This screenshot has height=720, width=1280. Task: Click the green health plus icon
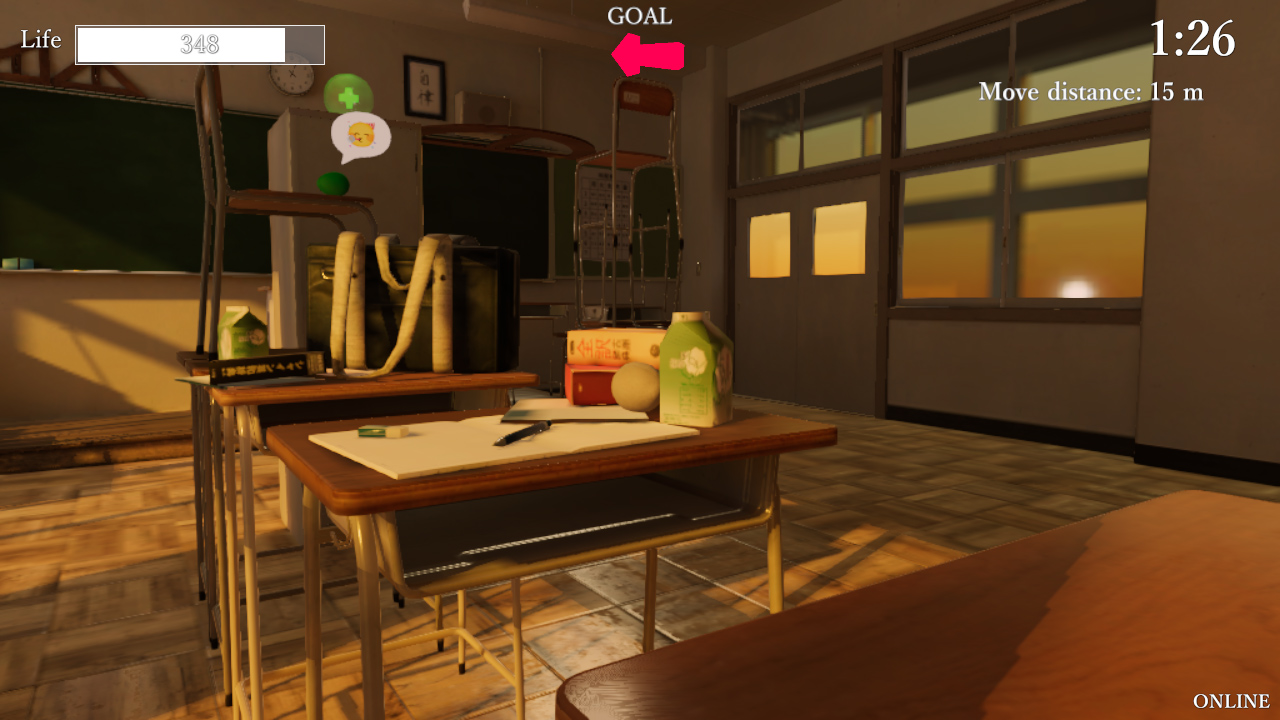(347, 97)
